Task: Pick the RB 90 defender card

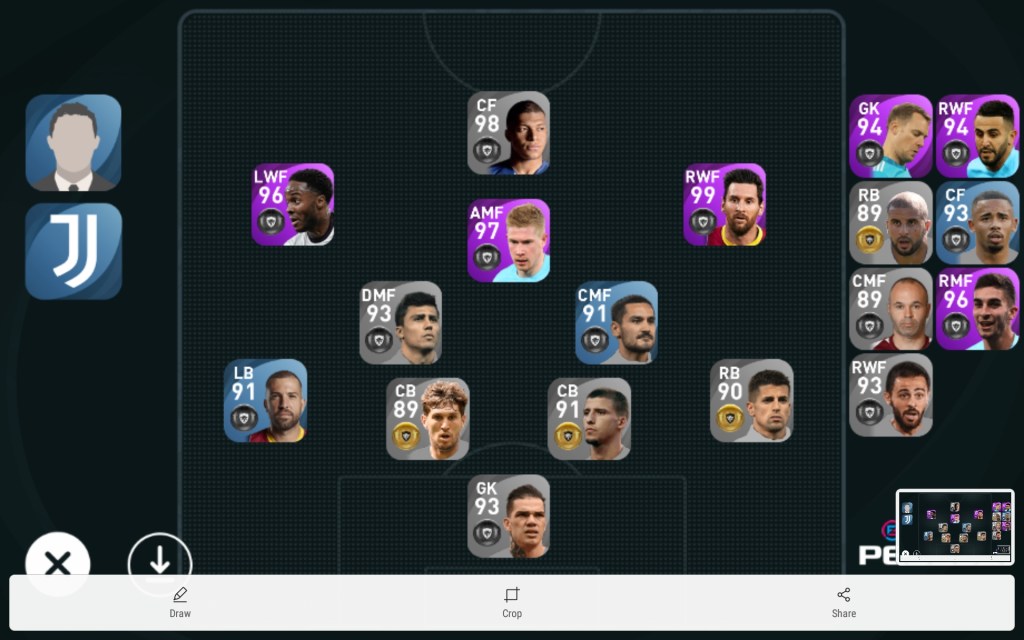Action: pyautogui.click(x=752, y=400)
